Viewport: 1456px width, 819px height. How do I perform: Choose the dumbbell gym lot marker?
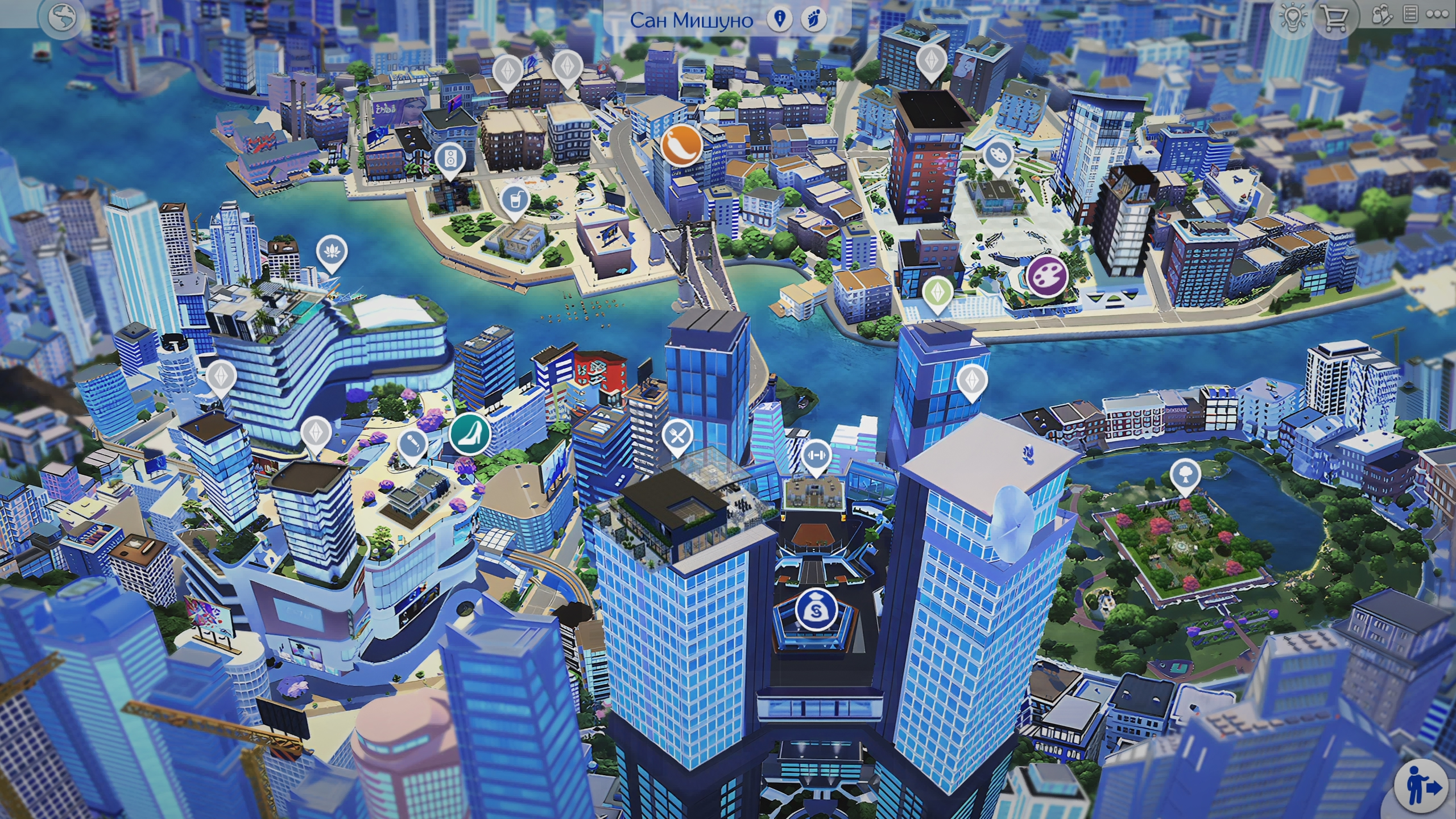click(816, 455)
